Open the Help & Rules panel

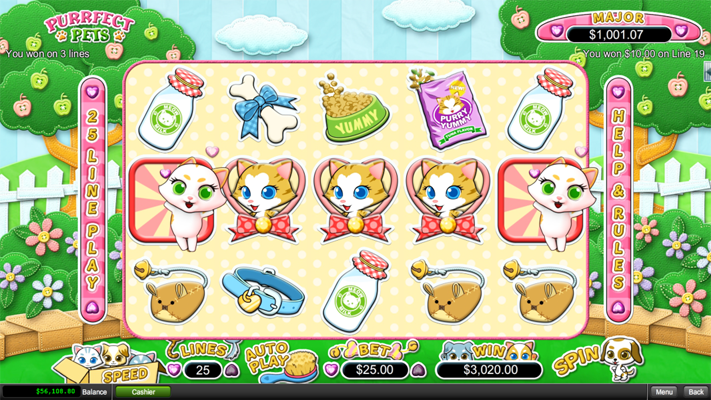click(619, 200)
